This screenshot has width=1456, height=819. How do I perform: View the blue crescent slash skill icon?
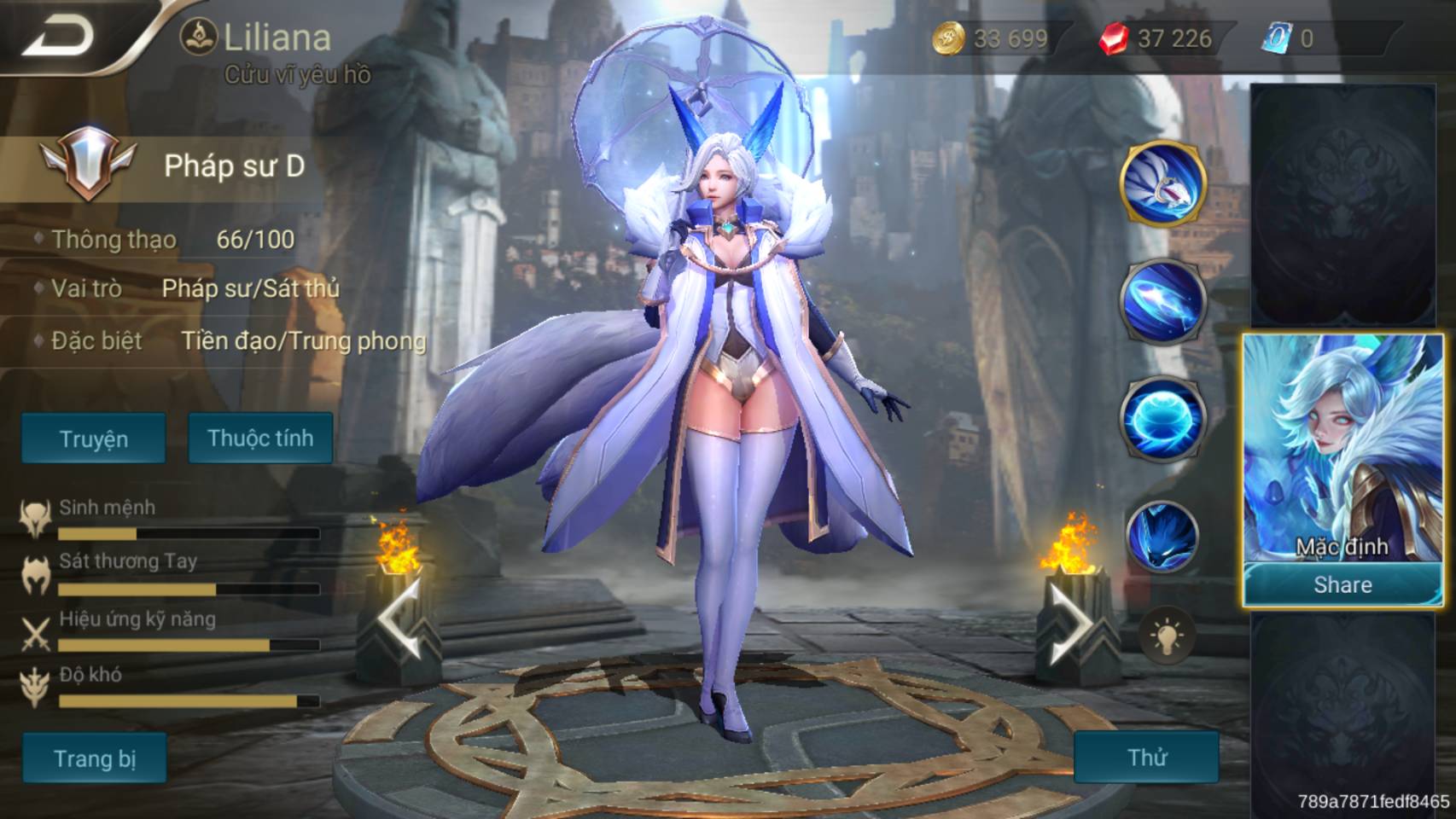pos(1163,301)
